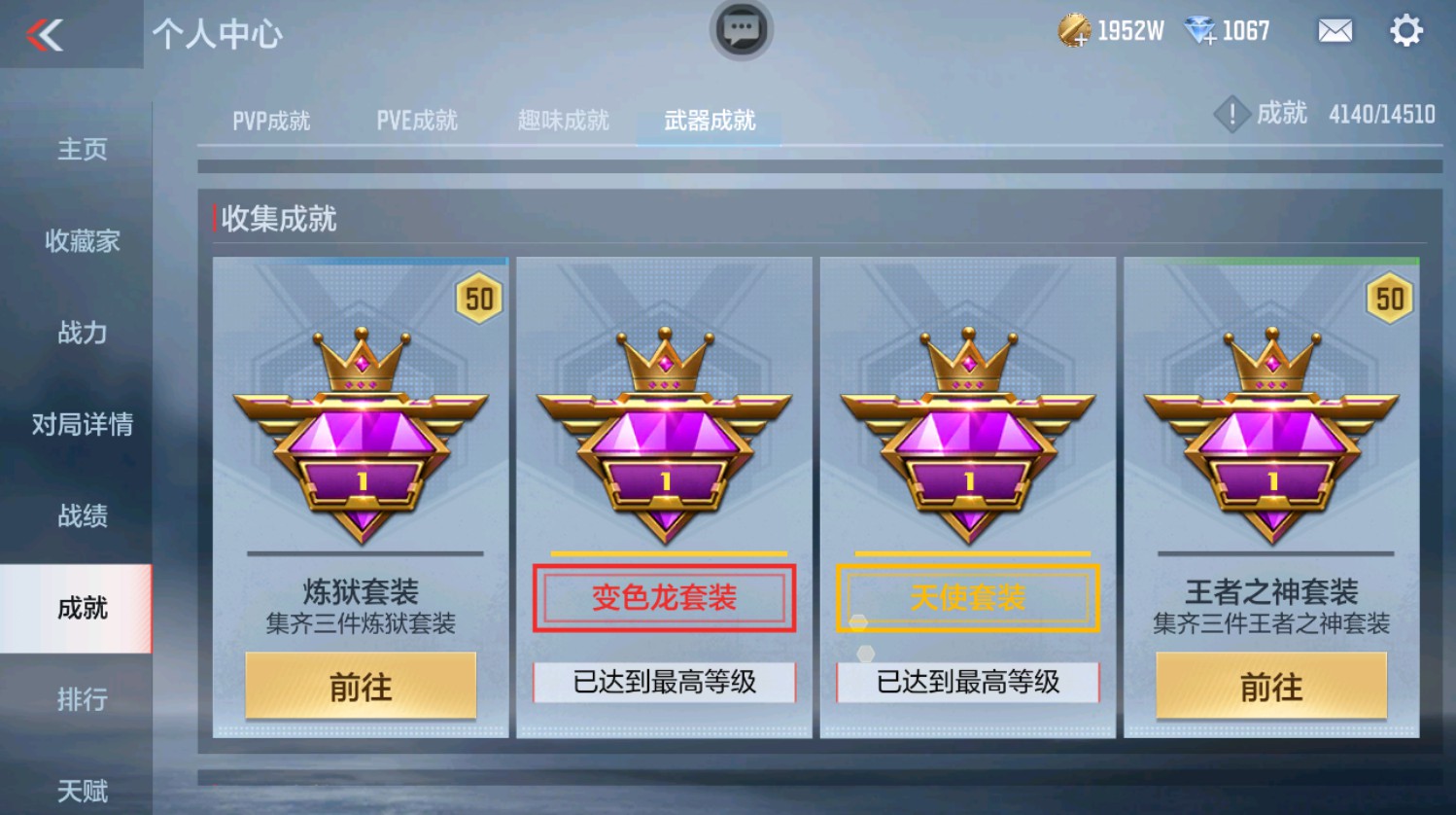Open the mail envelope
The width and height of the screenshot is (1456, 815).
click(x=1334, y=31)
